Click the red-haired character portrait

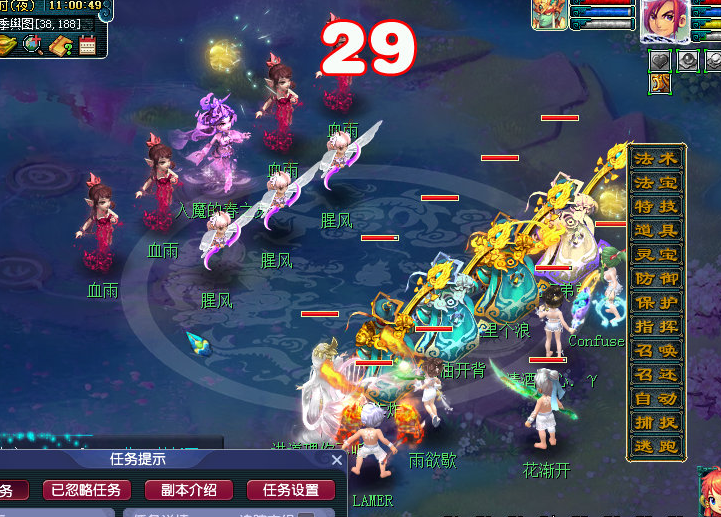pos(665,21)
